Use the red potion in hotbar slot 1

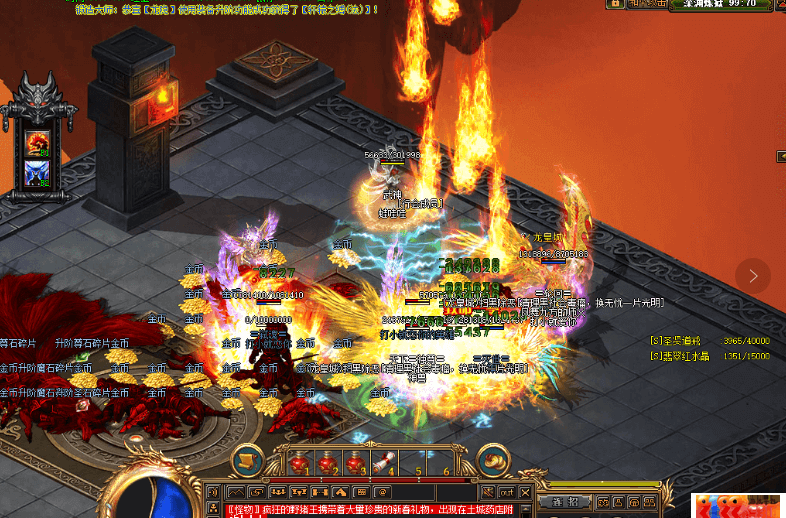tap(301, 461)
